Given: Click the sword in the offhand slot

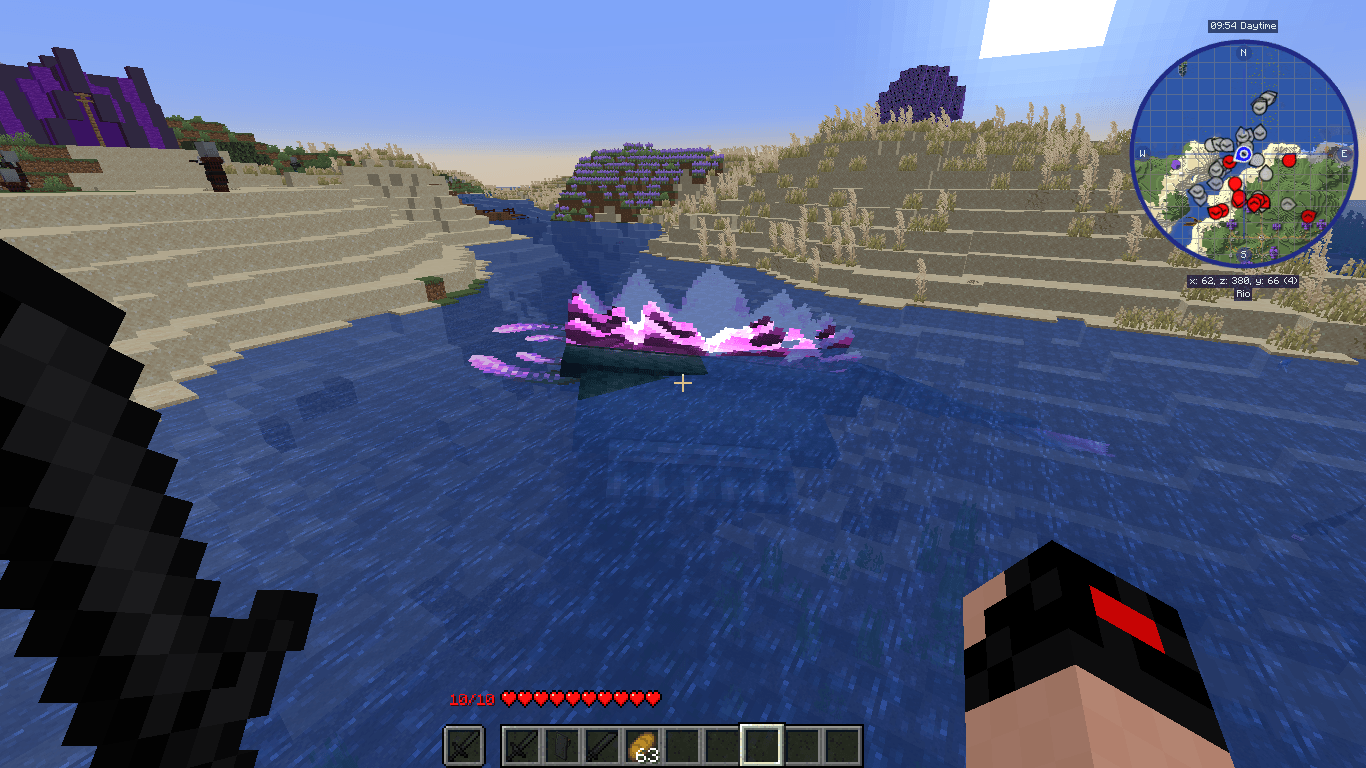Looking at the screenshot, I should [462, 743].
